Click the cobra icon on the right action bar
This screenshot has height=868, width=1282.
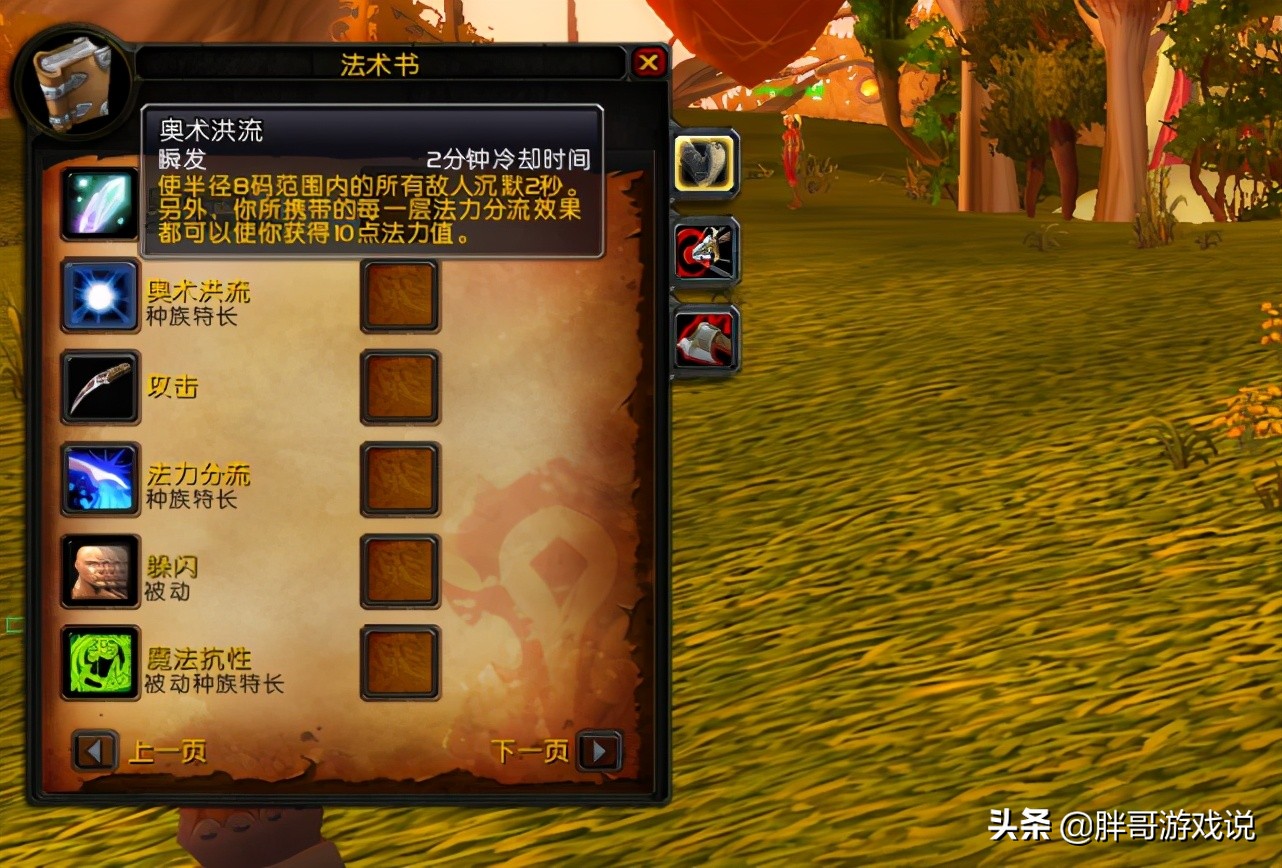point(705,163)
